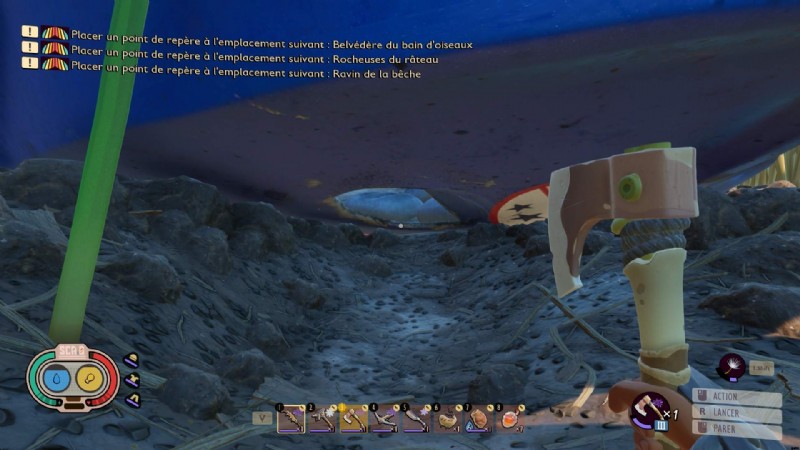Select the axe in hotbar slot 3
This screenshot has width=800, height=450.
353,420
